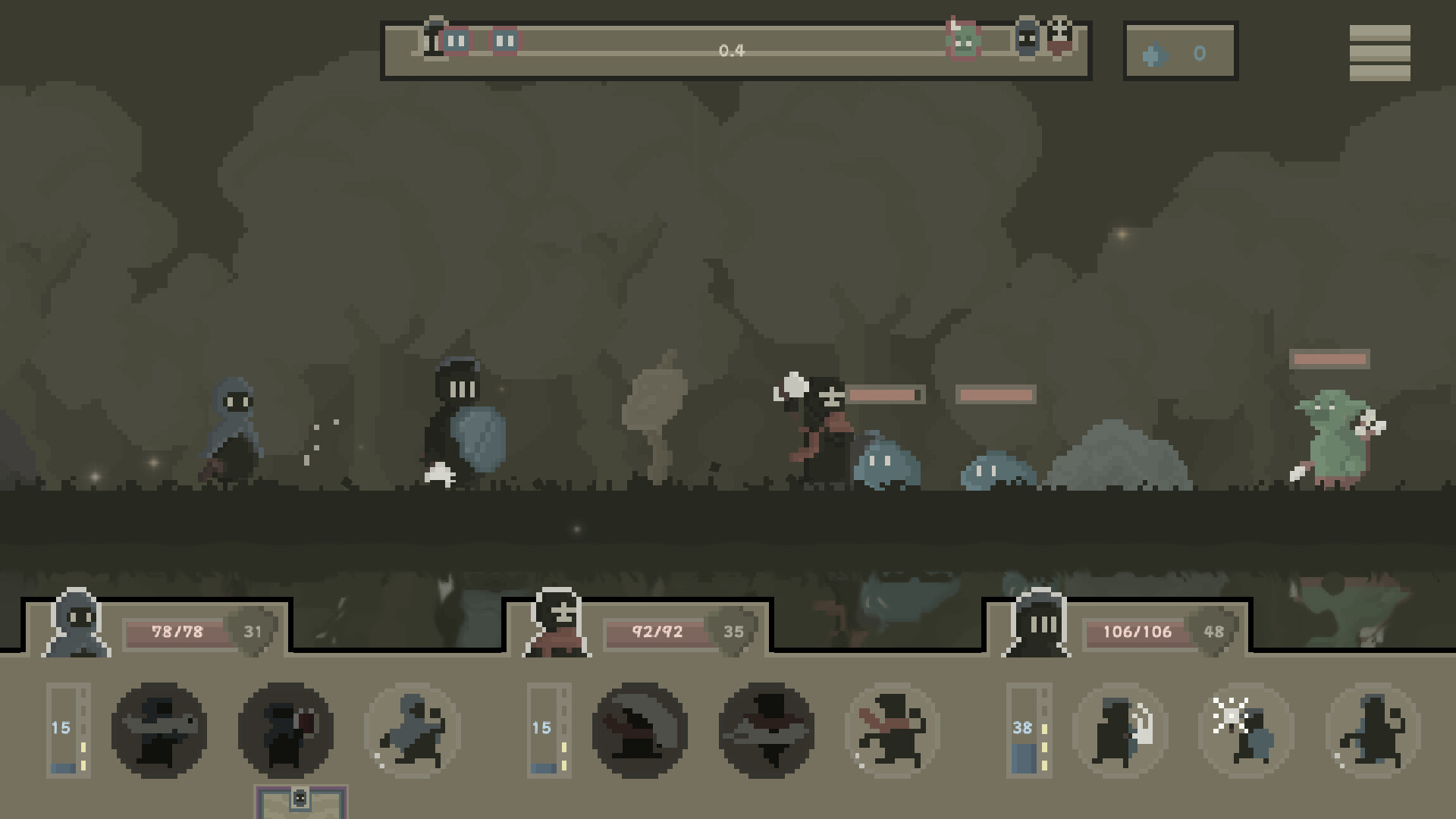Activate the third hero's retreat ability
Image resolution: width=1456 pixels, height=819 pixels.
1374,730
